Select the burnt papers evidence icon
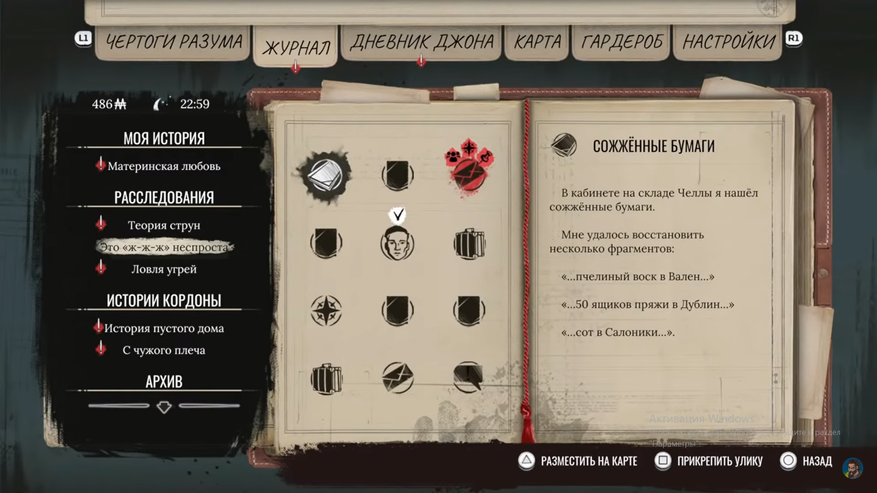The width and height of the screenshot is (877, 493). click(325, 175)
